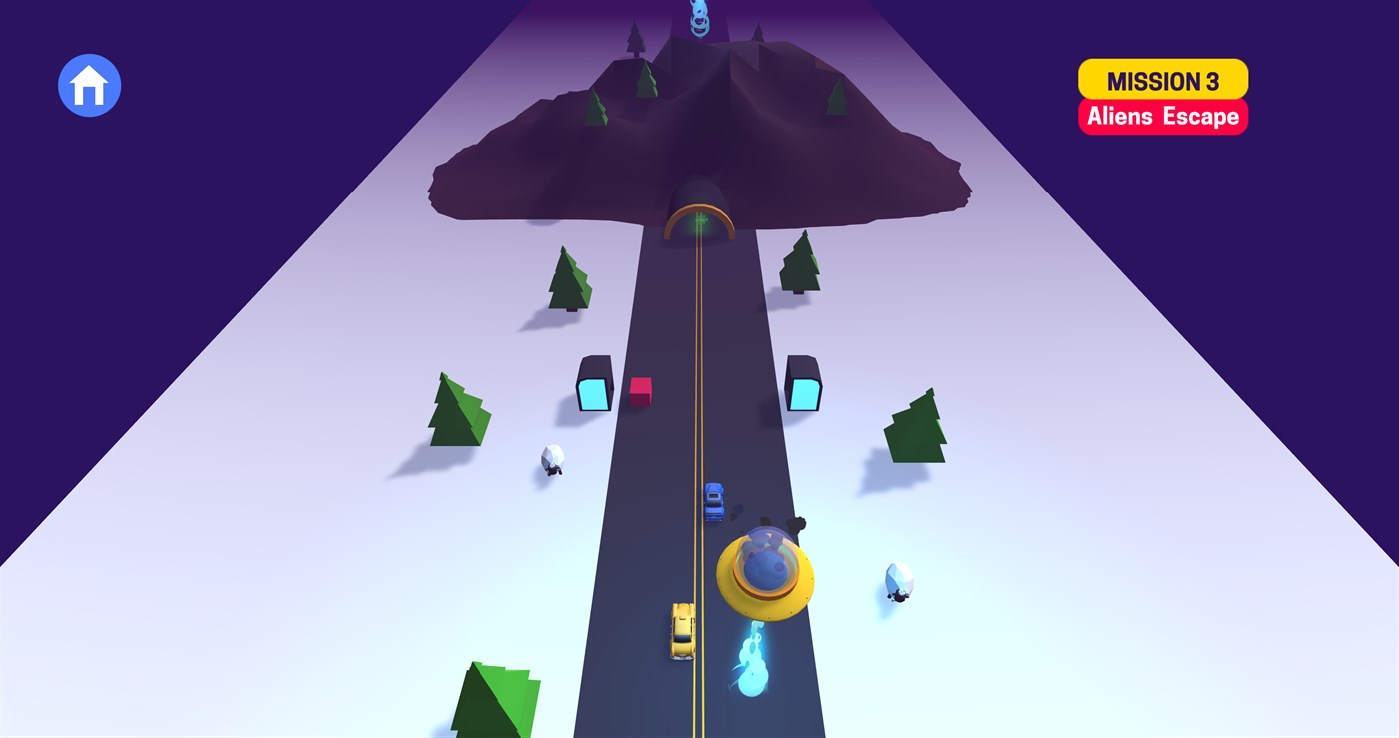
Task: Select the white alien near the left trees
Action: 551,462
